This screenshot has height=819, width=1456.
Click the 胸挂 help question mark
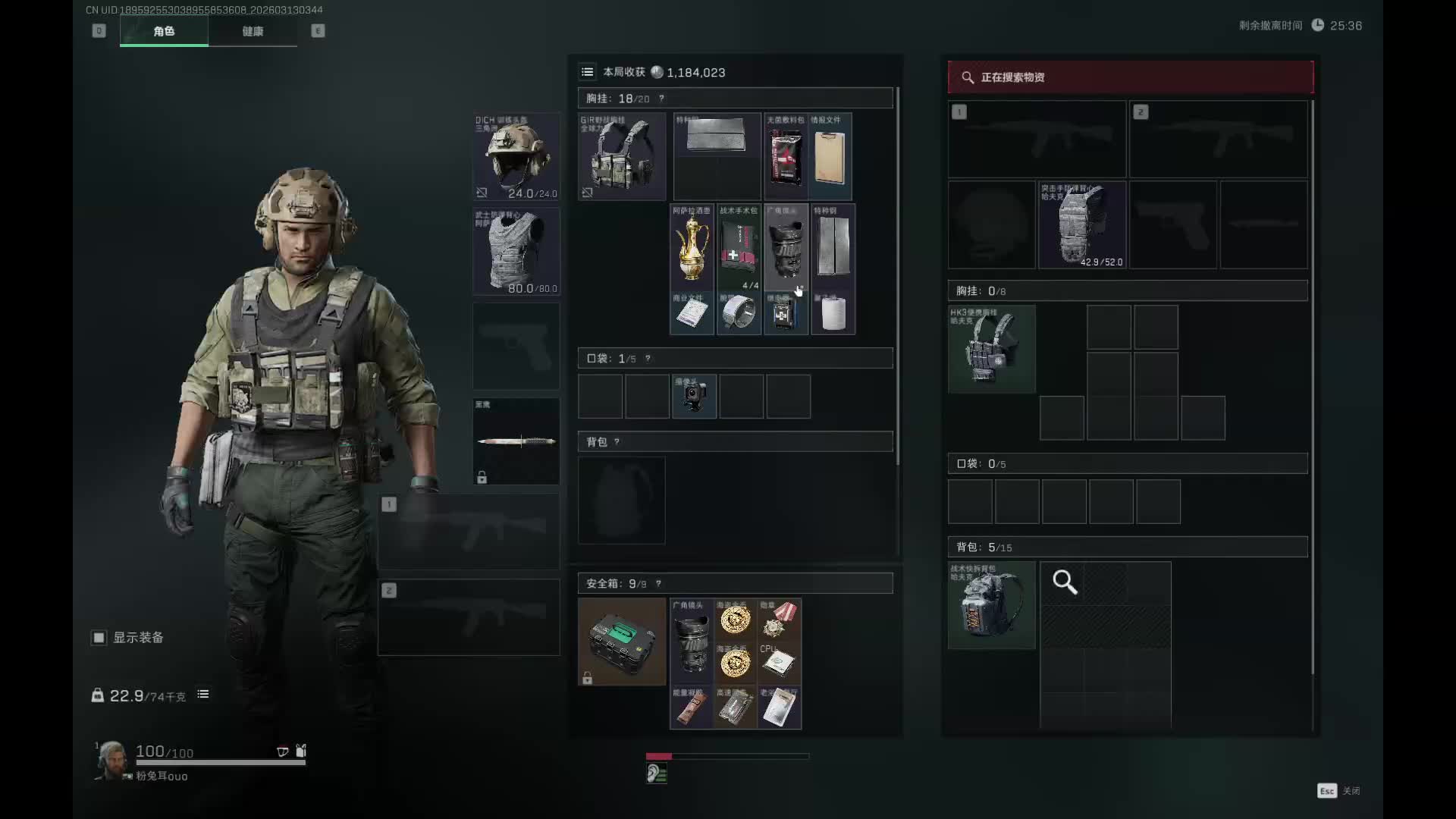[x=661, y=99]
